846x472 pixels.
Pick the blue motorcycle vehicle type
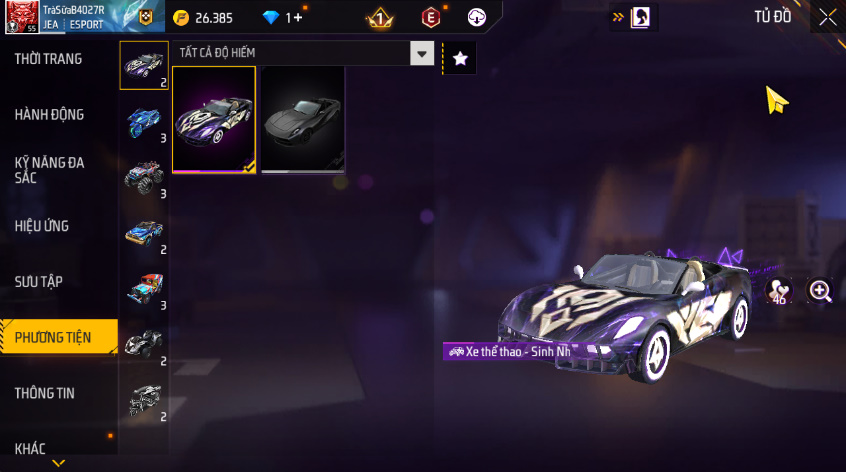[x=144, y=122]
